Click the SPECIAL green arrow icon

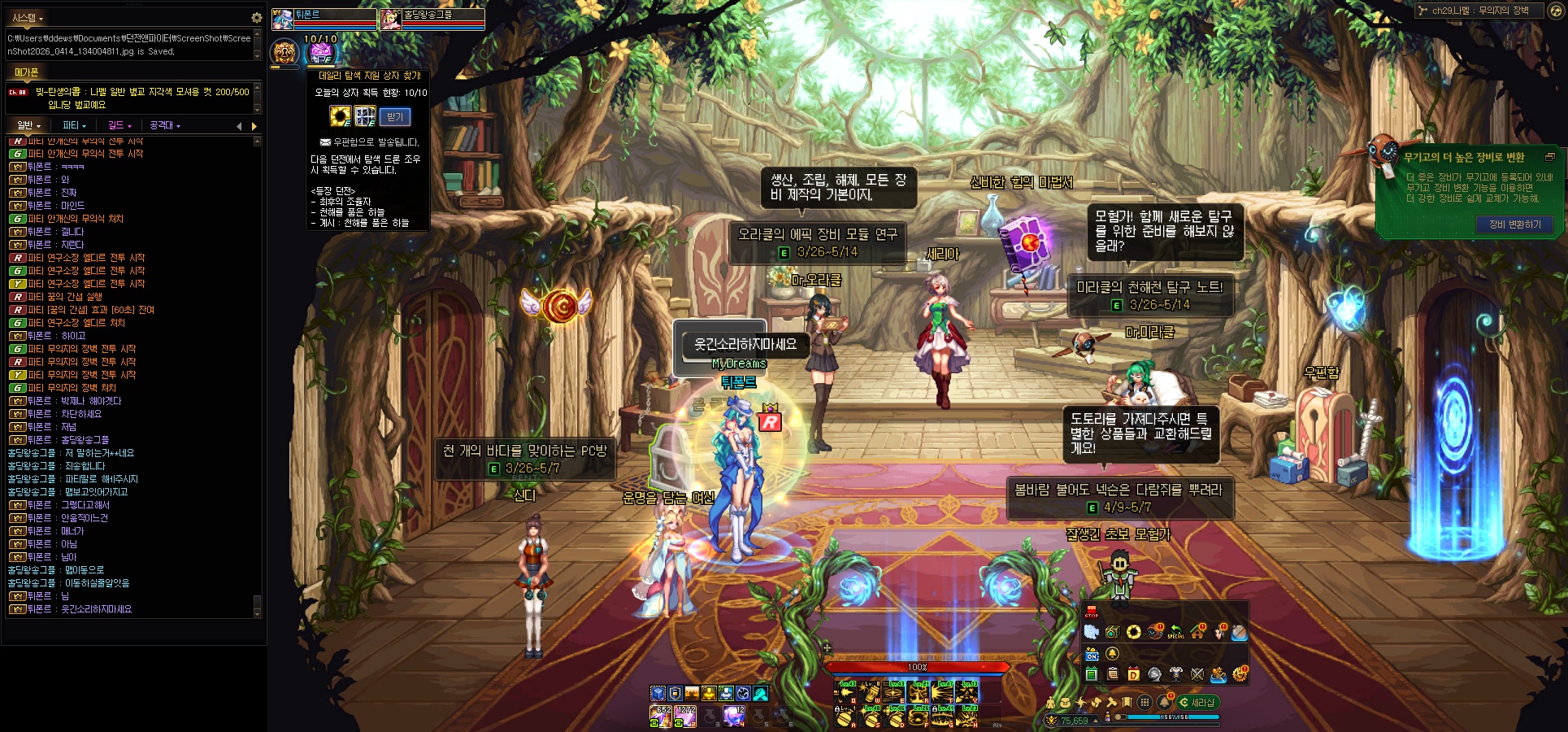pyautogui.click(x=1176, y=632)
